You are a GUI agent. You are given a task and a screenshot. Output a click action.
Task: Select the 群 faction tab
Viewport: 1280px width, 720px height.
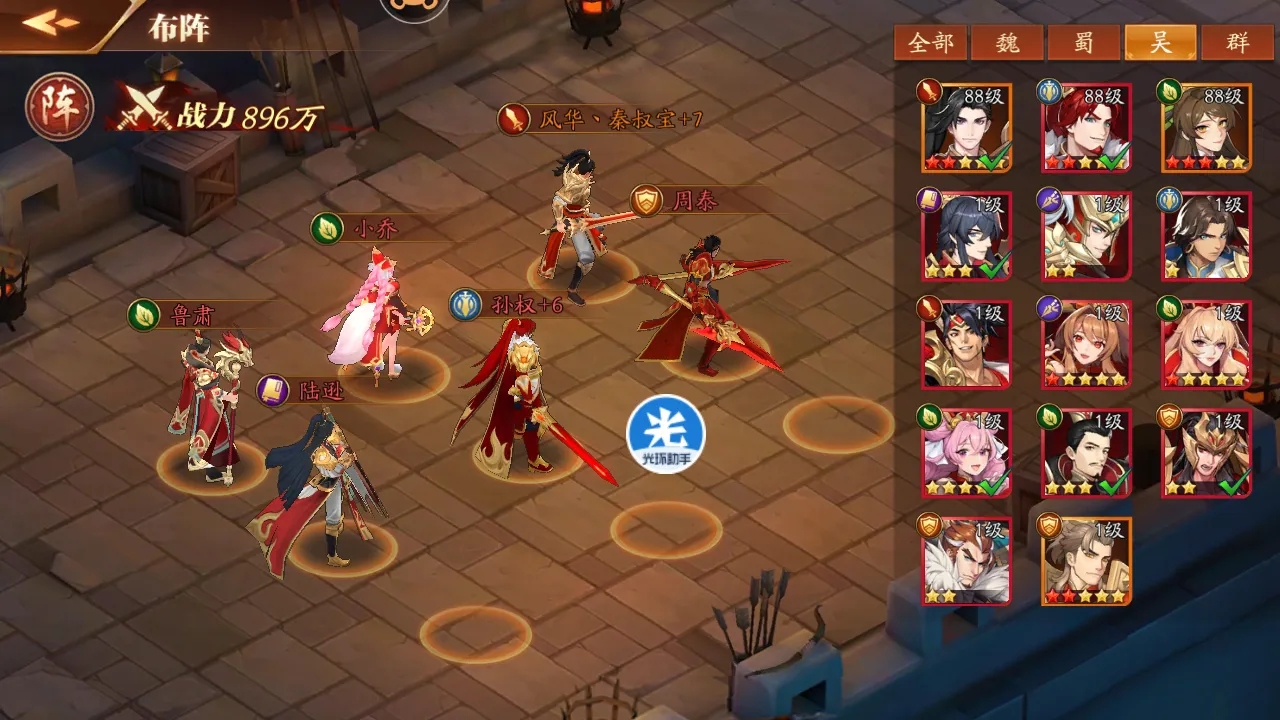[1238, 42]
